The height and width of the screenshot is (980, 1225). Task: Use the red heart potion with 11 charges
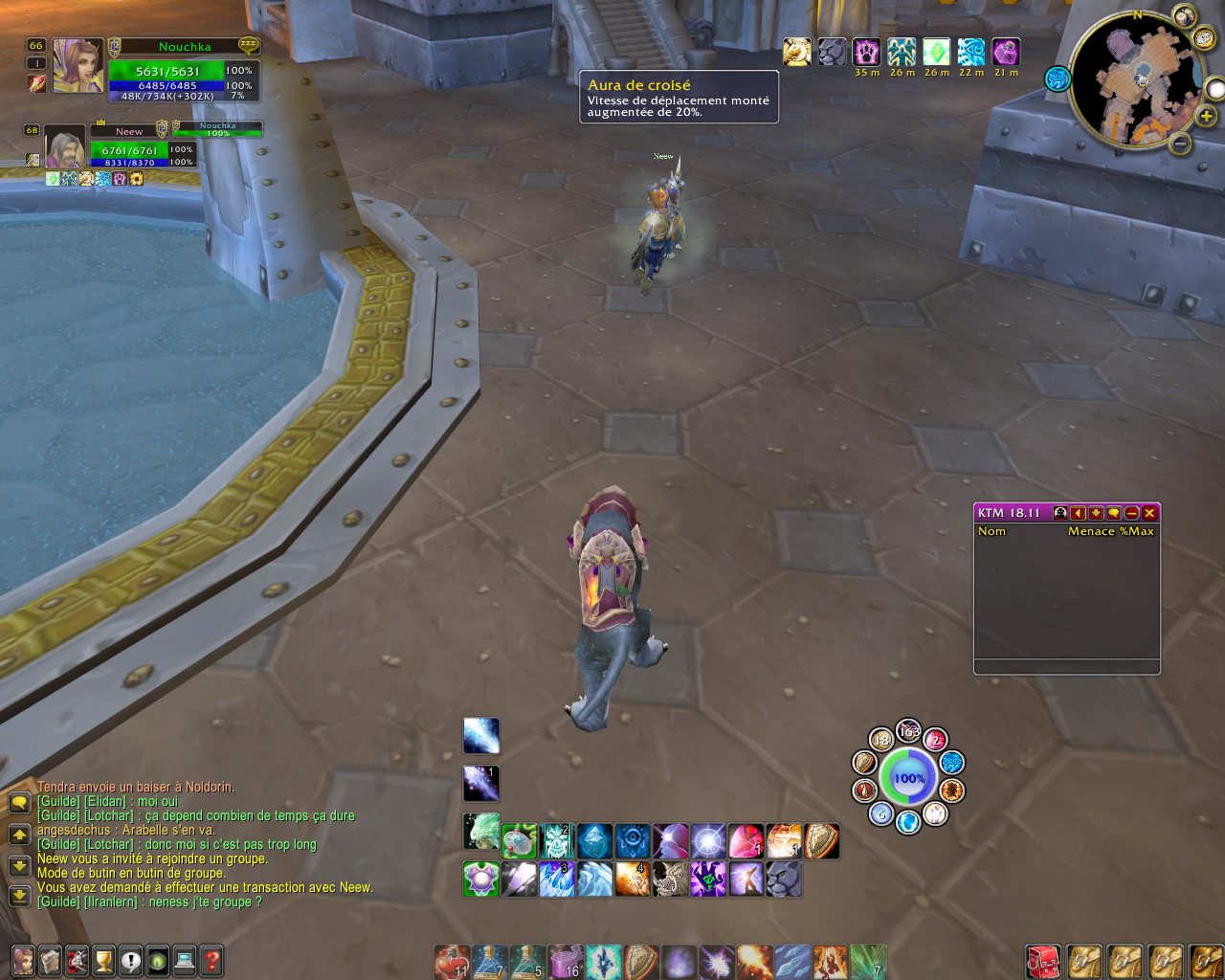(x=451, y=962)
